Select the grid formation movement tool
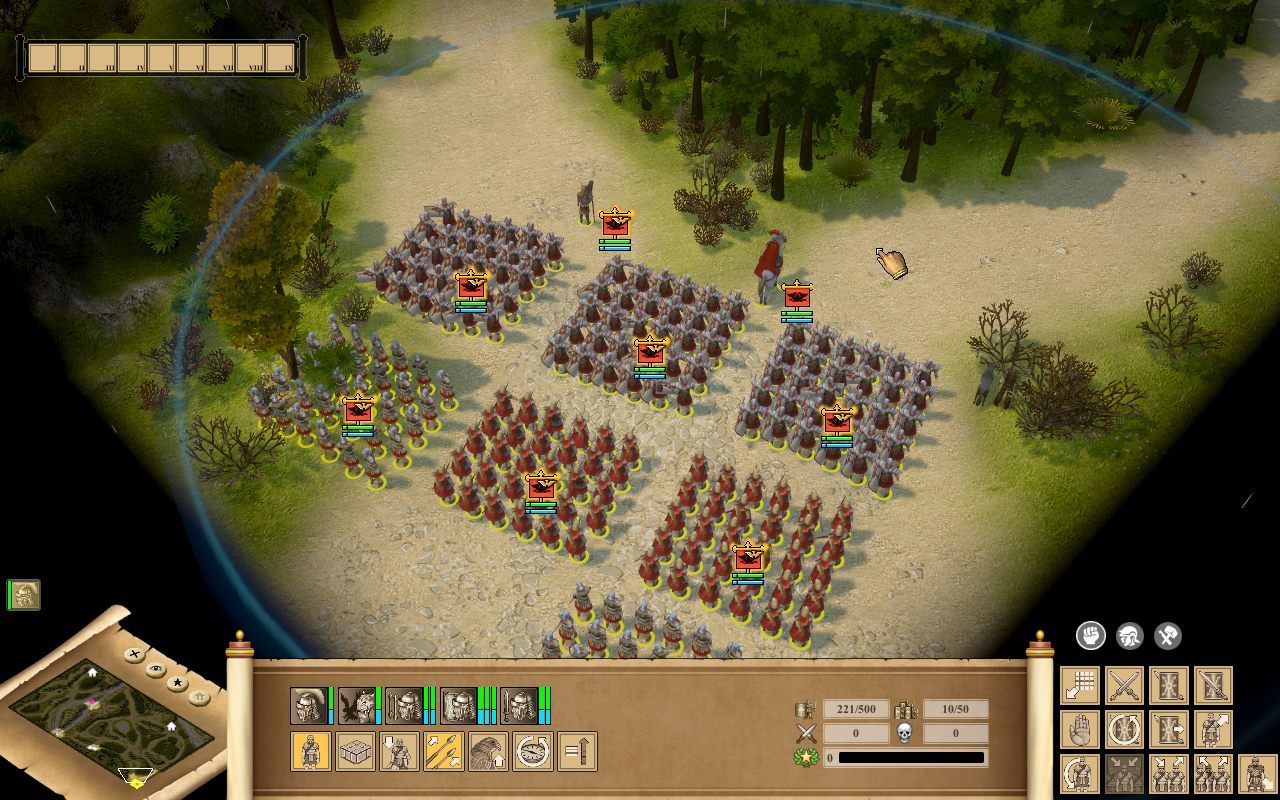This screenshot has height=800, width=1280. click(x=1079, y=685)
